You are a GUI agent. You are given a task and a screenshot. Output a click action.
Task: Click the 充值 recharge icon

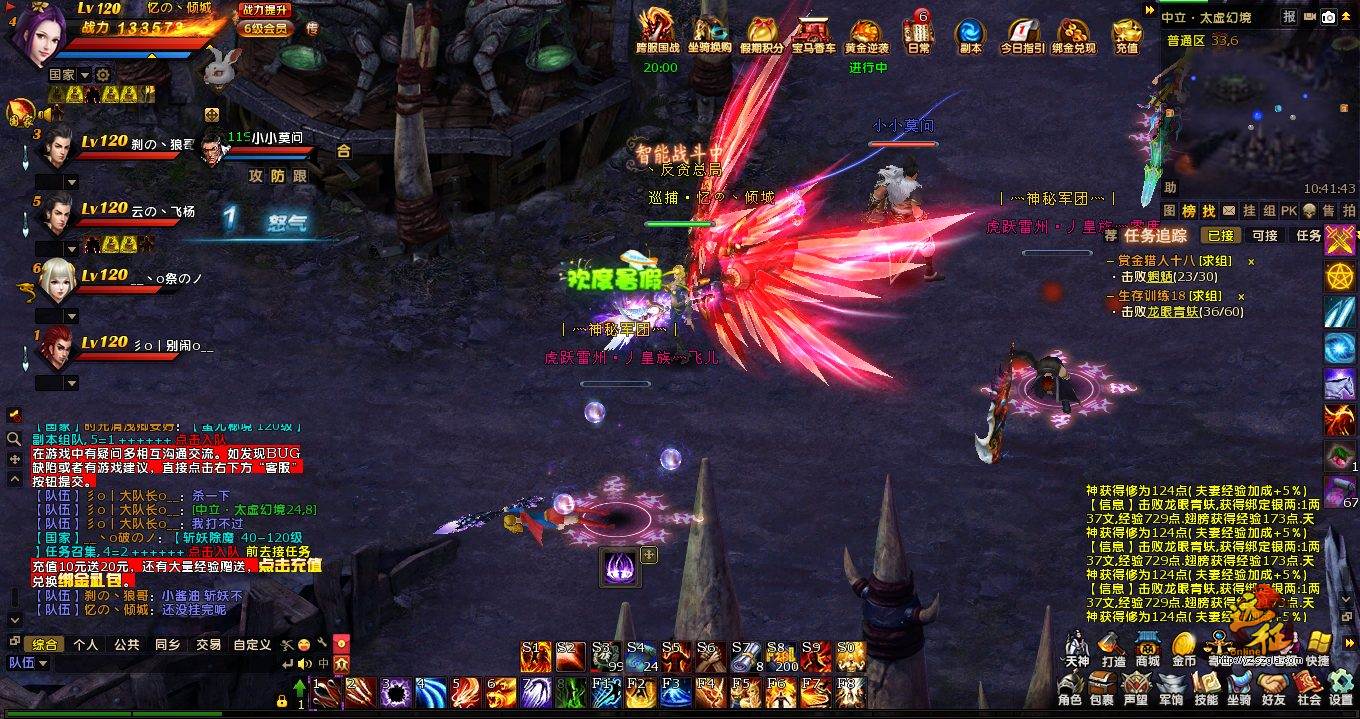1127,36
